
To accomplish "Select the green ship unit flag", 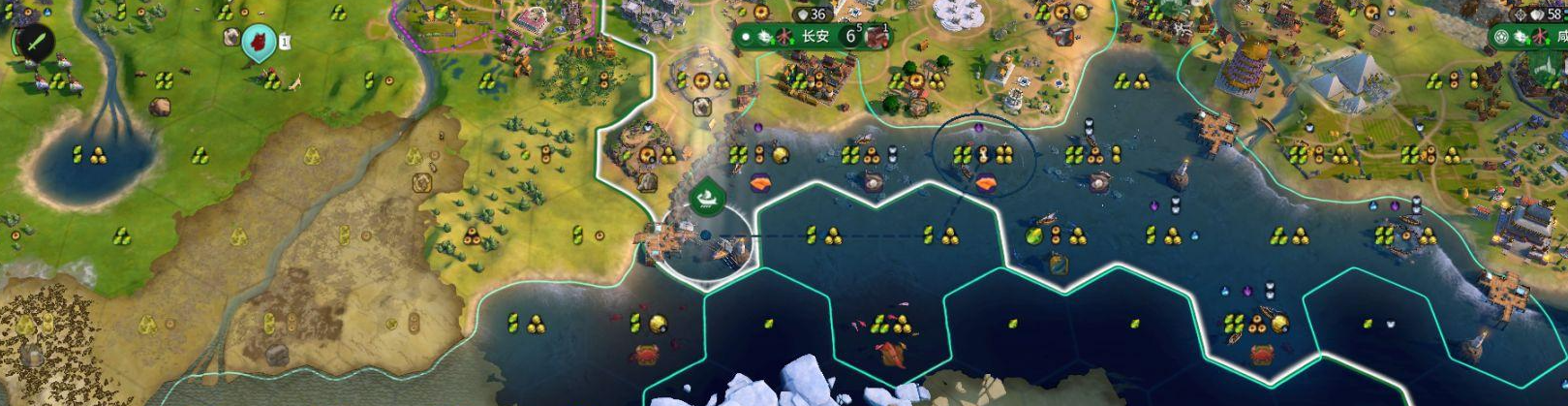I will pyautogui.click(x=708, y=198).
